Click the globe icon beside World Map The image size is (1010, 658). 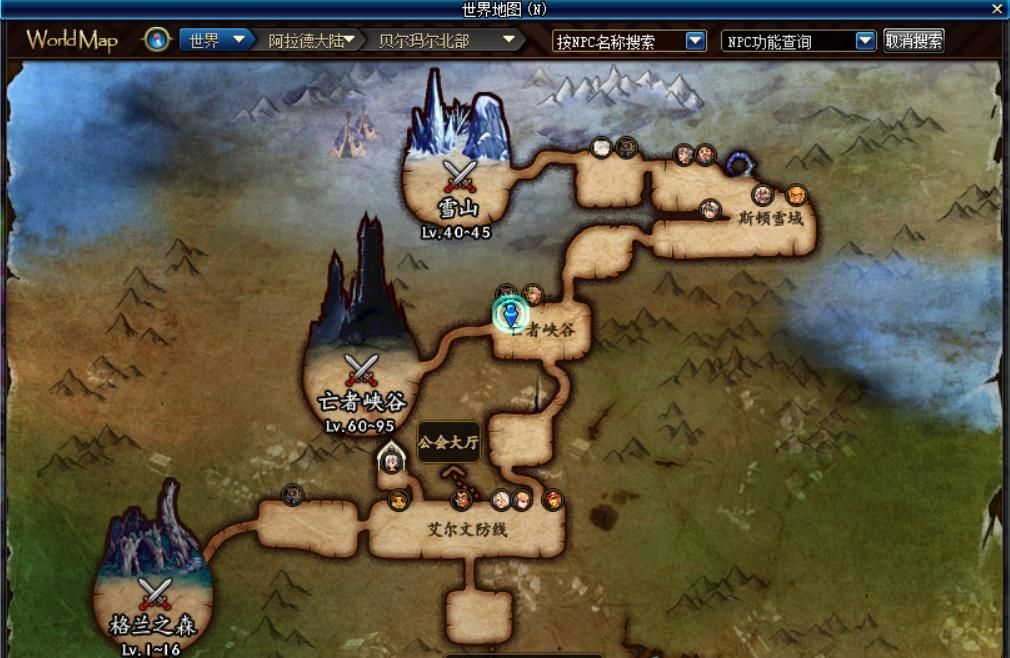tap(156, 40)
